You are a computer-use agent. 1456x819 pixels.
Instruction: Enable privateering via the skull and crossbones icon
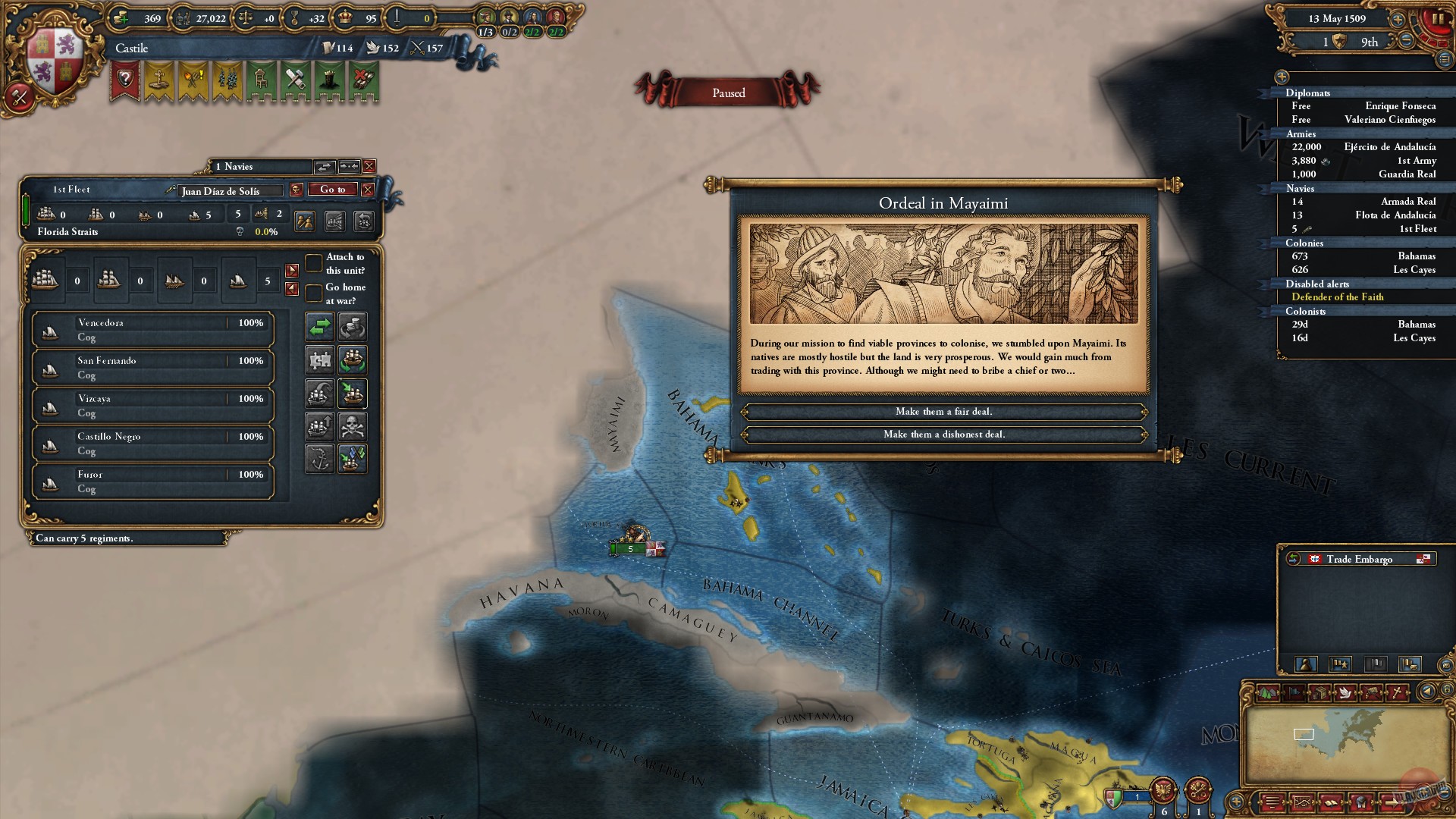tap(352, 426)
